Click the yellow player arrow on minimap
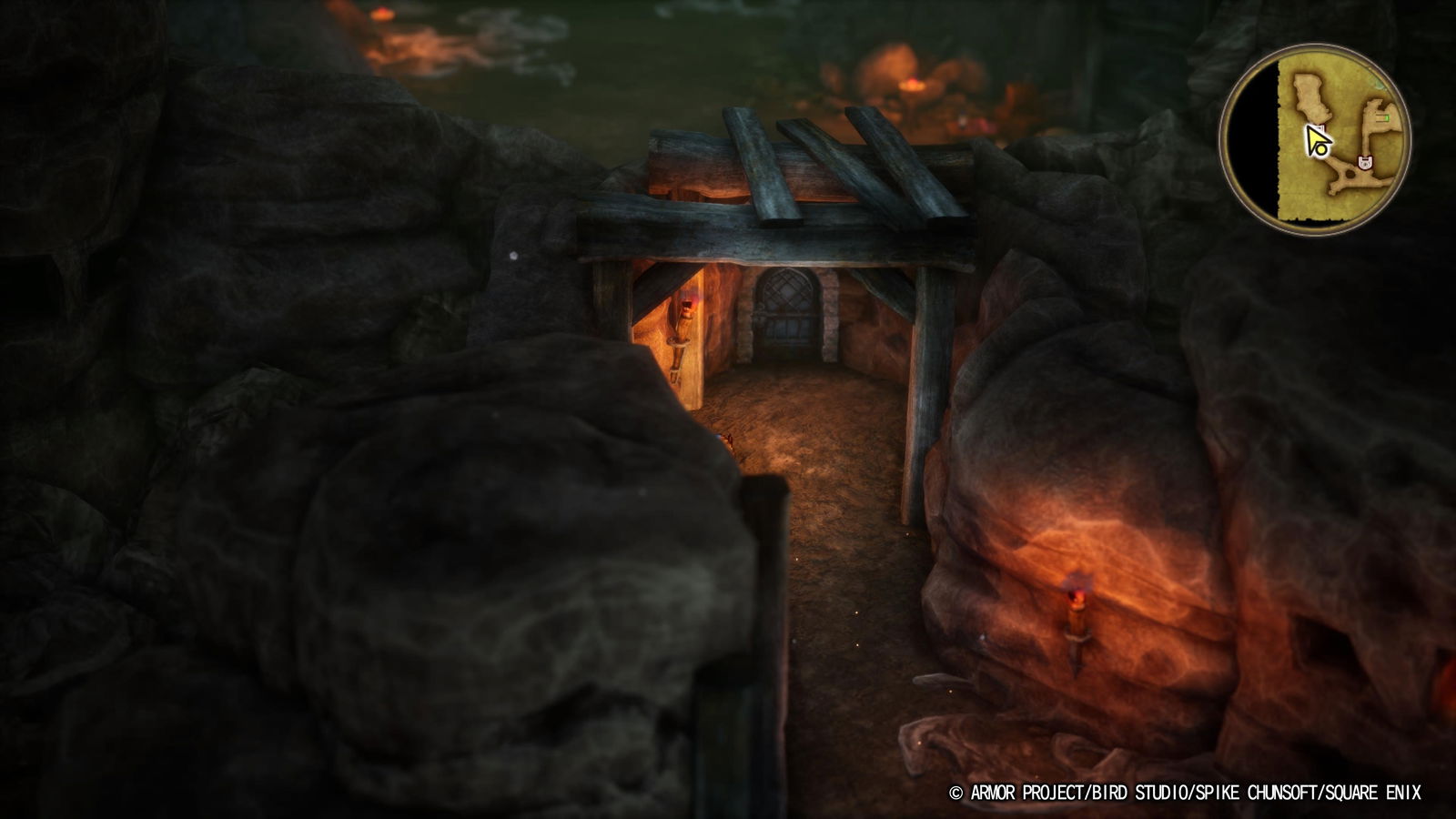 click(1318, 141)
